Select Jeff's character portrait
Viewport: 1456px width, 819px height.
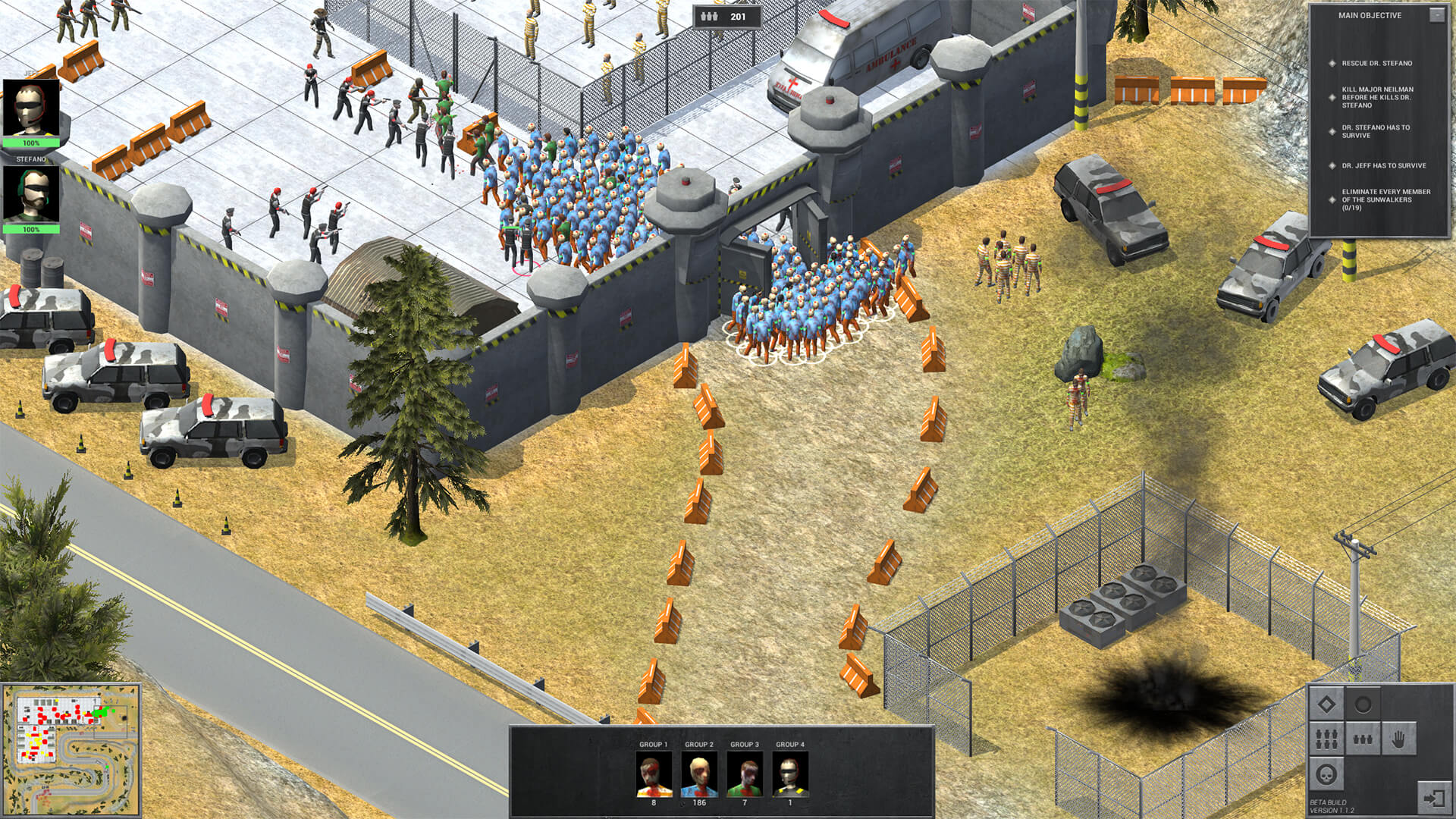pos(31,108)
